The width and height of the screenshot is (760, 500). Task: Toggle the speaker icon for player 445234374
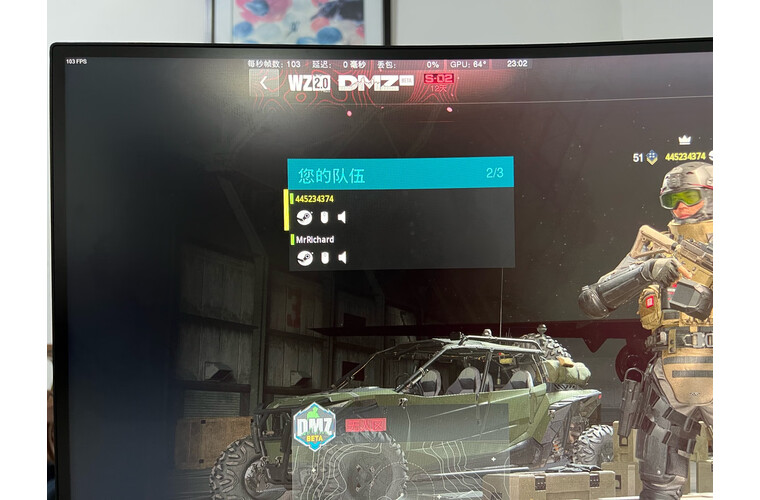coord(342,217)
